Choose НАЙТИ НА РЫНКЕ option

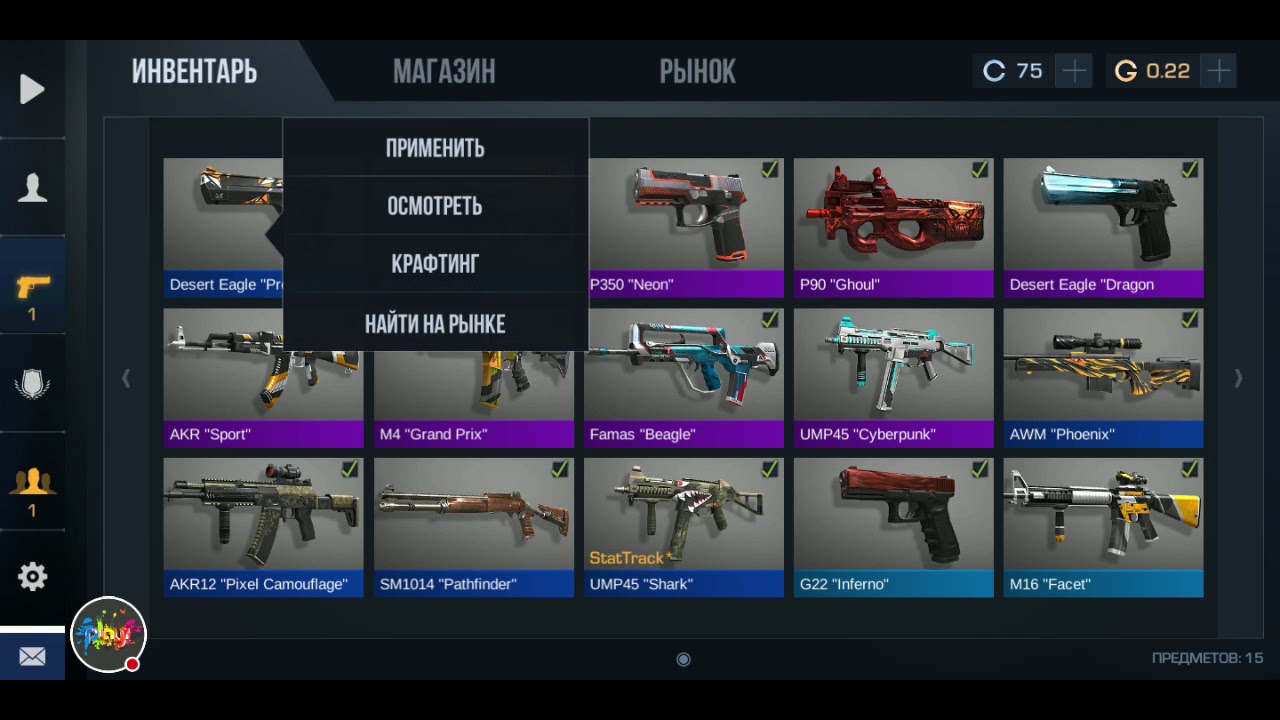435,323
